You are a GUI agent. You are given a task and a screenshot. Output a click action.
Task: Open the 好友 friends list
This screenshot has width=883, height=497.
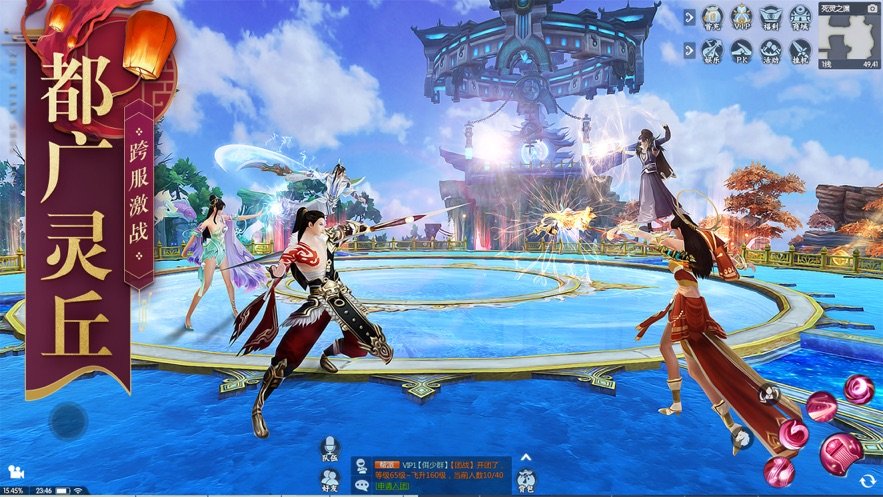(x=329, y=478)
